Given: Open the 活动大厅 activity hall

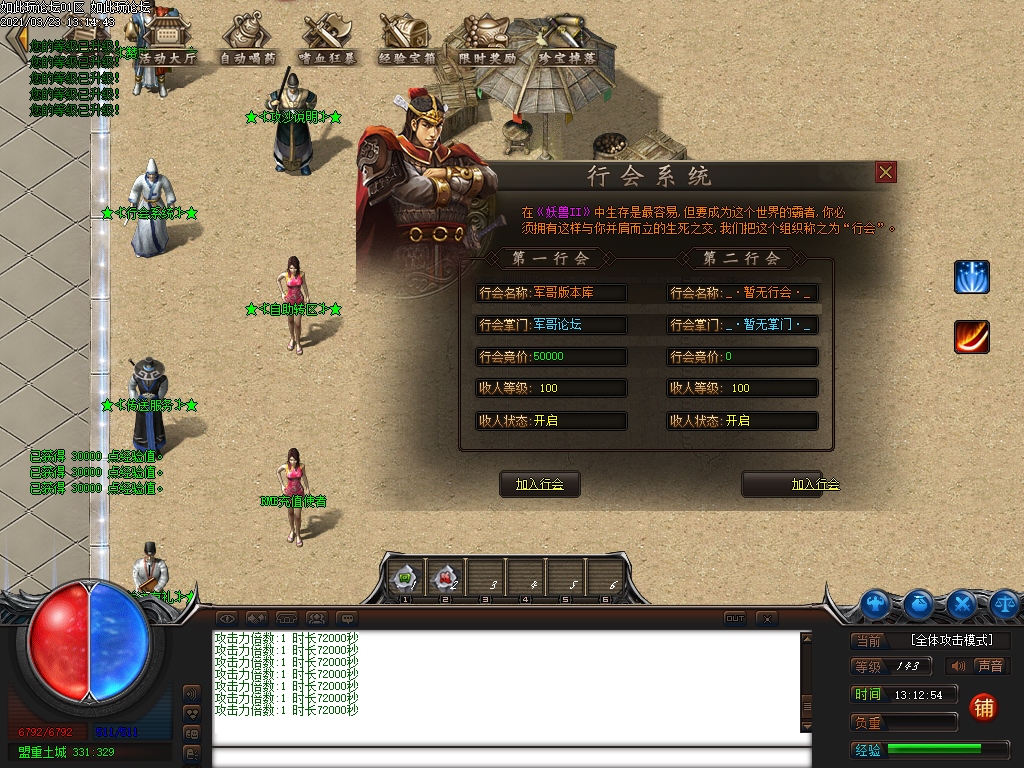Looking at the screenshot, I should 168,40.
